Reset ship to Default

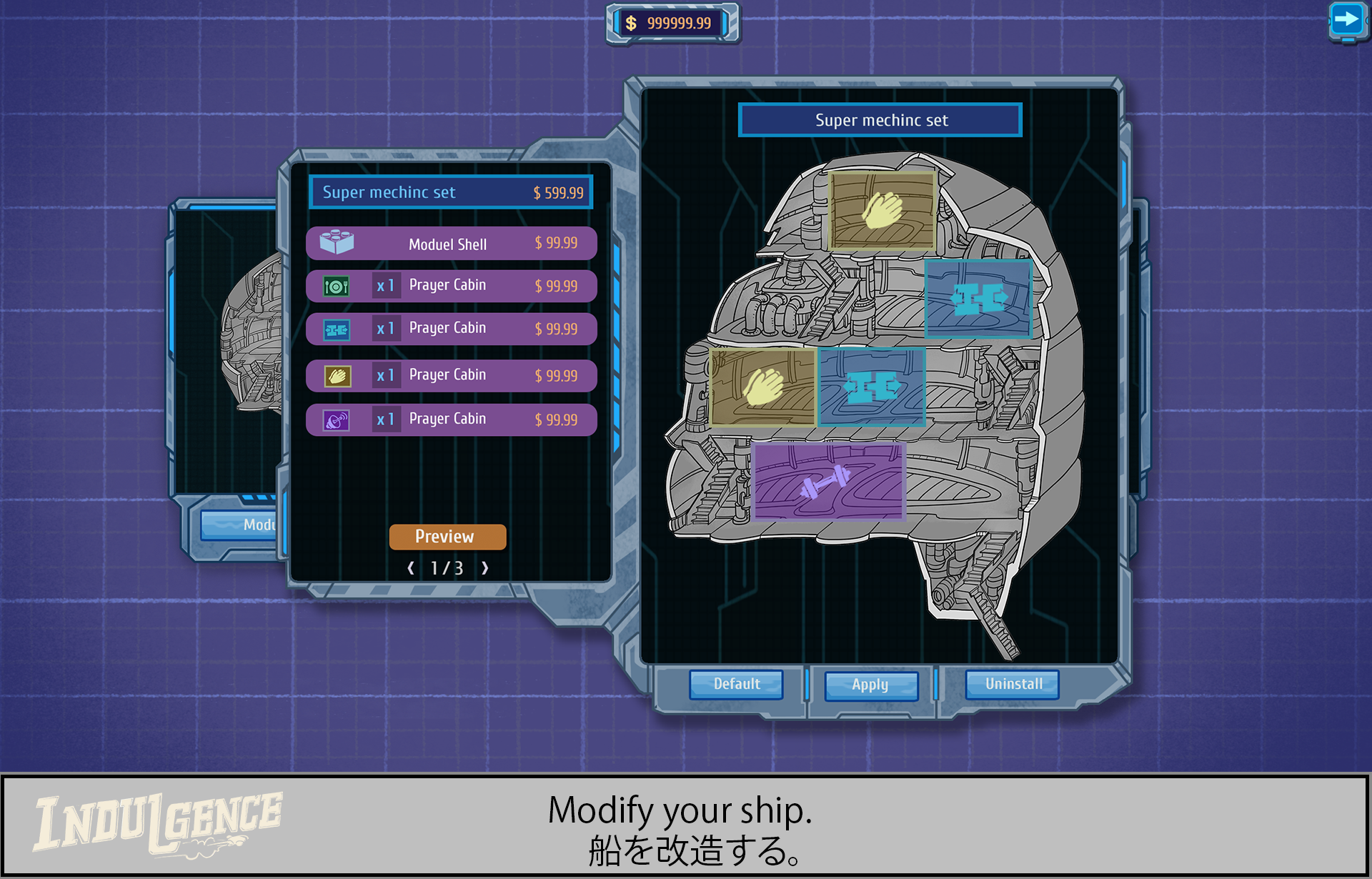(x=736, y=684)
